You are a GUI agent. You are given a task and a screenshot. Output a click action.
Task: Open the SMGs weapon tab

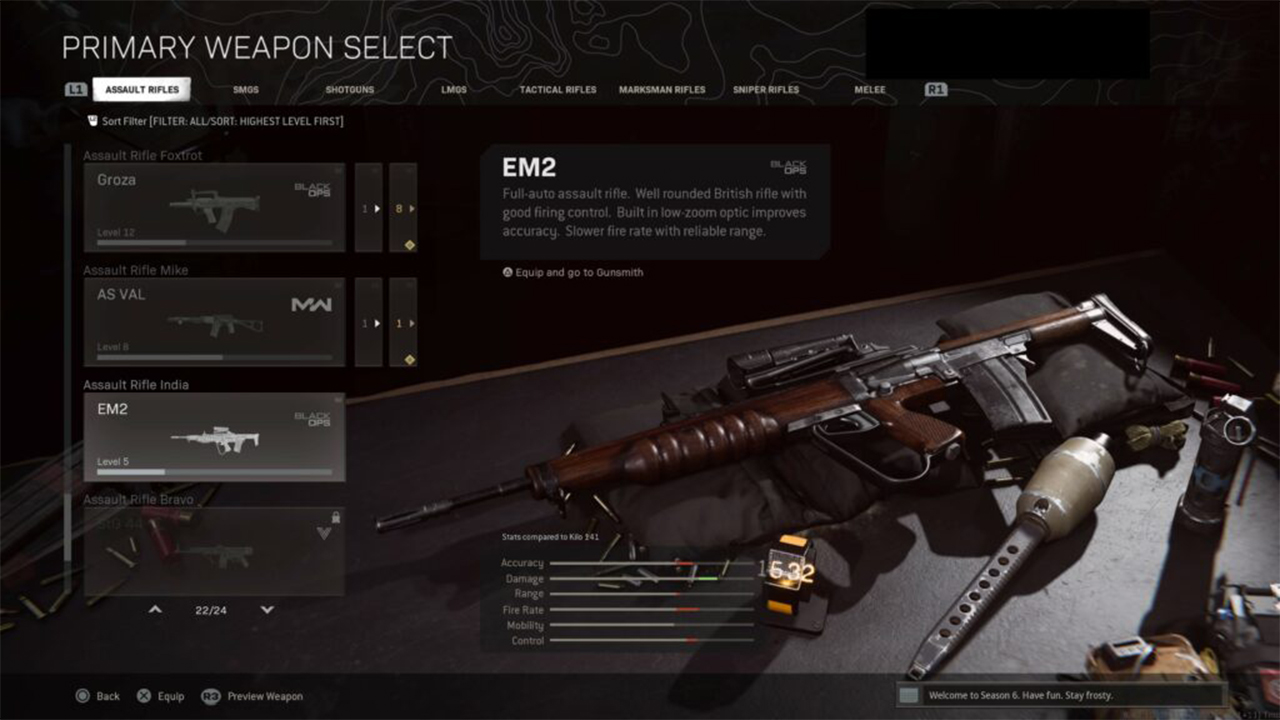[x=246, y=90]
